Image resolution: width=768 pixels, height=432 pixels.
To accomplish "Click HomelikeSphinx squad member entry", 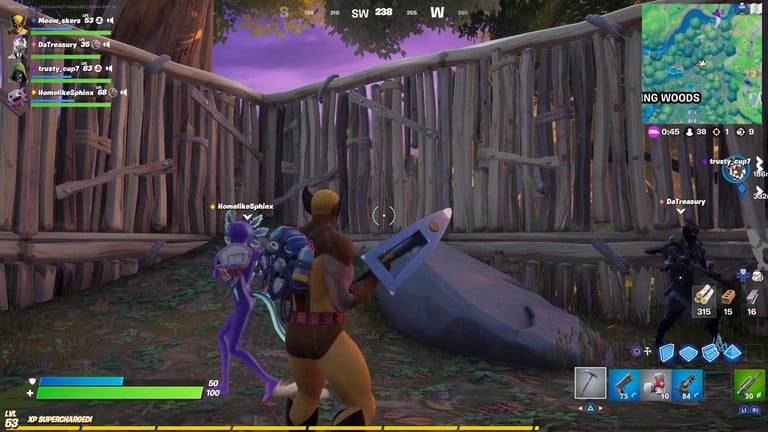I will point(62,92).
